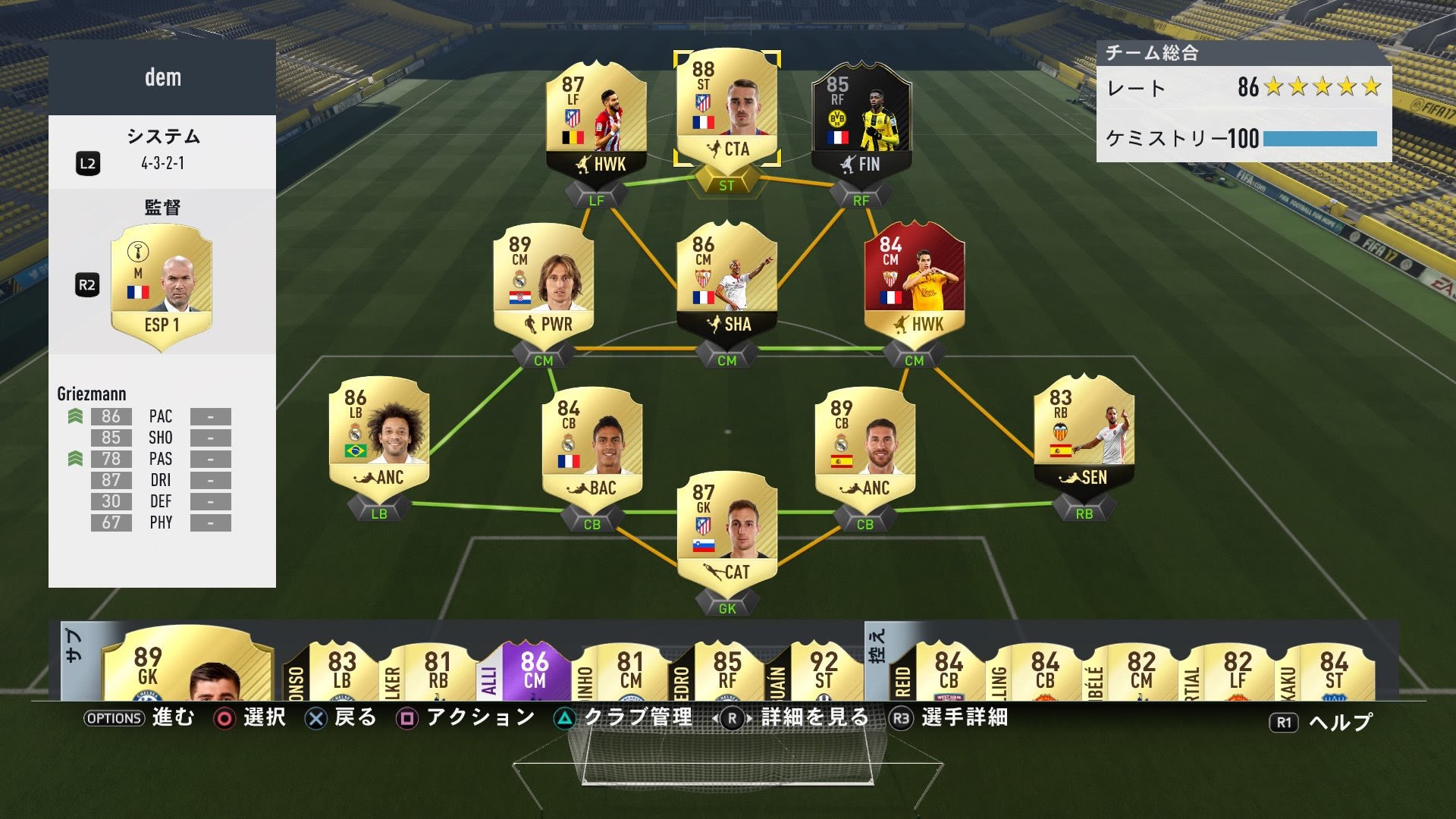Screen dimensions: 1456x819
Task: Click the green boost arrow beside the PAC stat
Action: (x=74, y=416)
